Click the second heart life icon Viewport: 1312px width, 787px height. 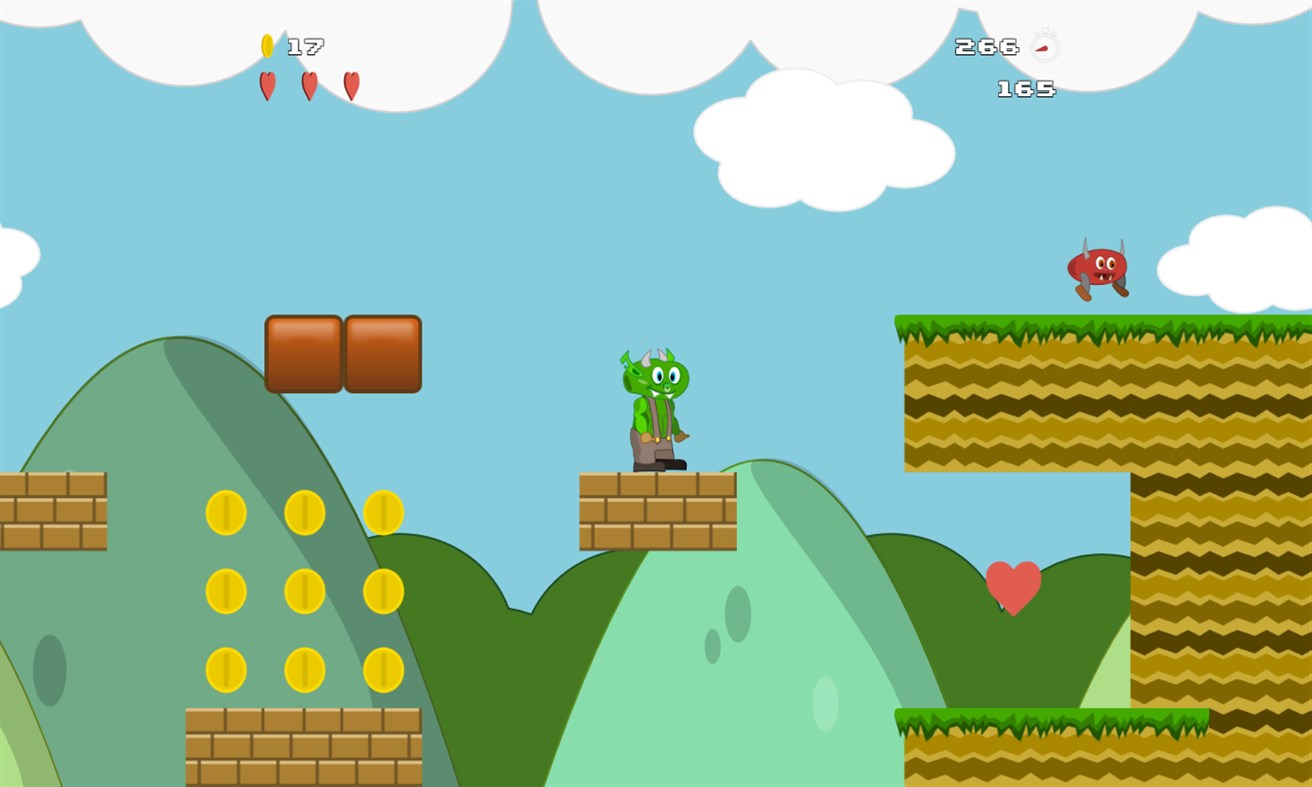coord(310,86)
